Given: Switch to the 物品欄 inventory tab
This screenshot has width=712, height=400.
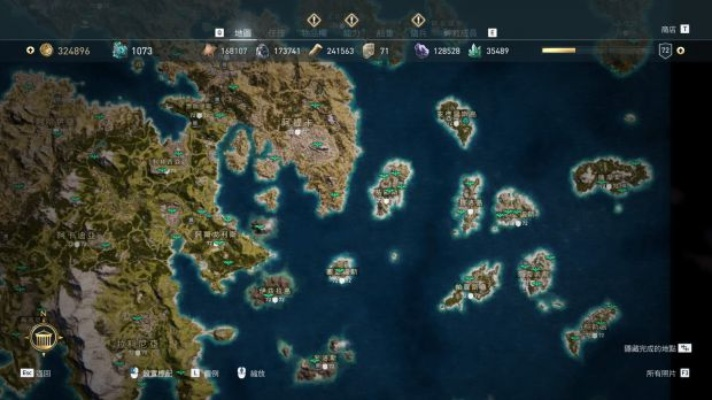Looking at the screenshot, I should point(313,32).
